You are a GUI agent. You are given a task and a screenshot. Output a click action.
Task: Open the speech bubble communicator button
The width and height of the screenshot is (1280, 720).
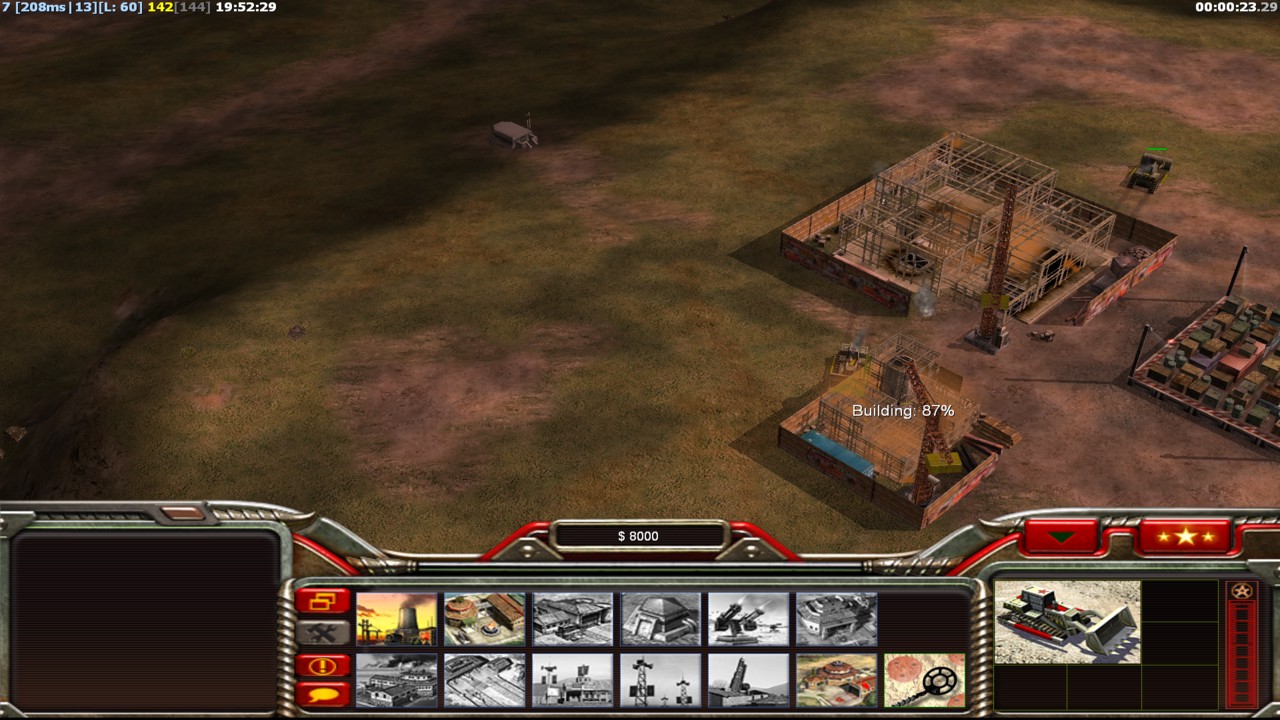pyautogui.click(x=322, y=693)
